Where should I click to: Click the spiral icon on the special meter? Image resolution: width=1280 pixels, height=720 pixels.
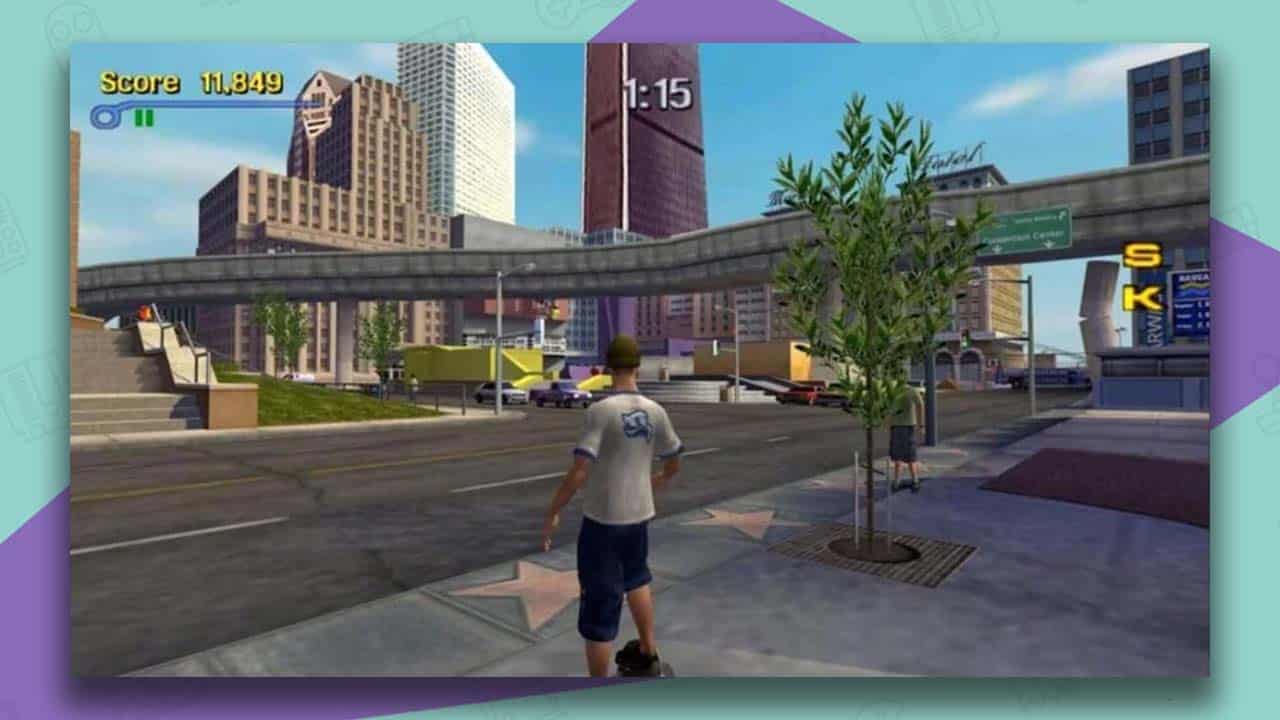(x=105, y=115)
